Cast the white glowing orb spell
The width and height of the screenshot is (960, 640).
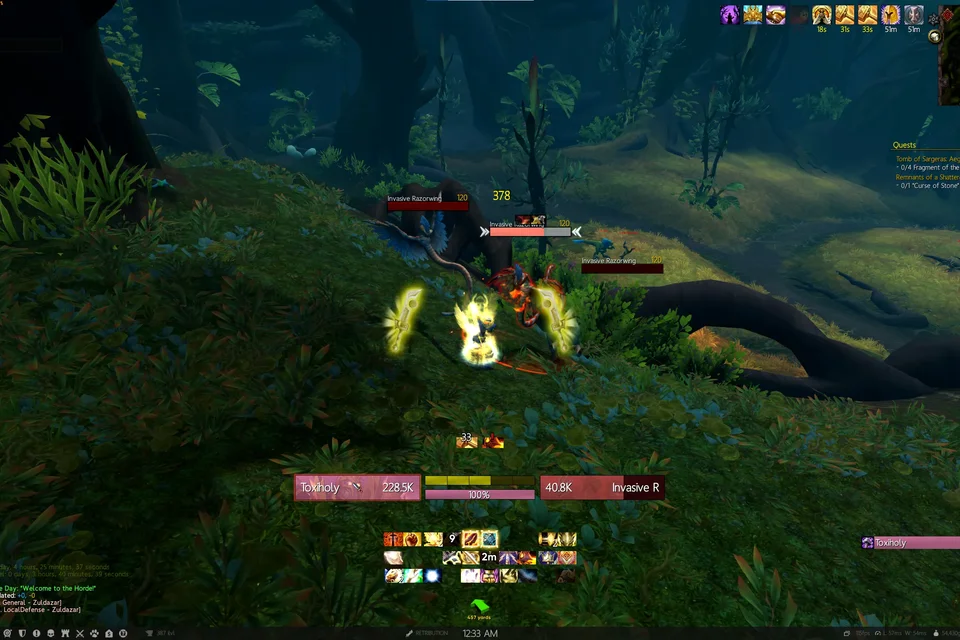433,576
